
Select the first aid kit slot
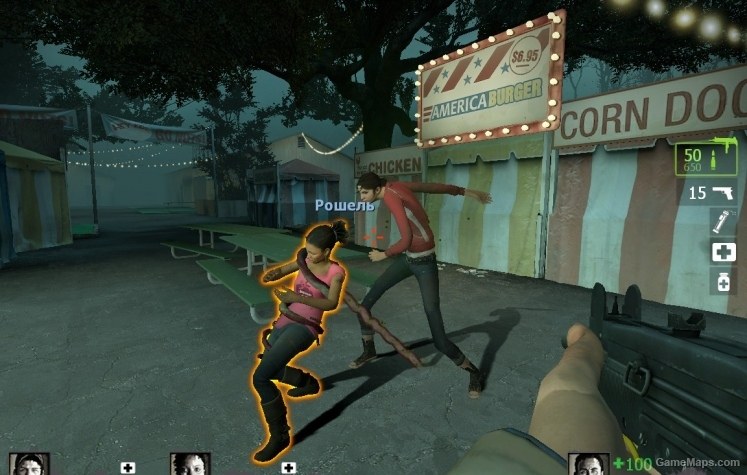point(722,252)
